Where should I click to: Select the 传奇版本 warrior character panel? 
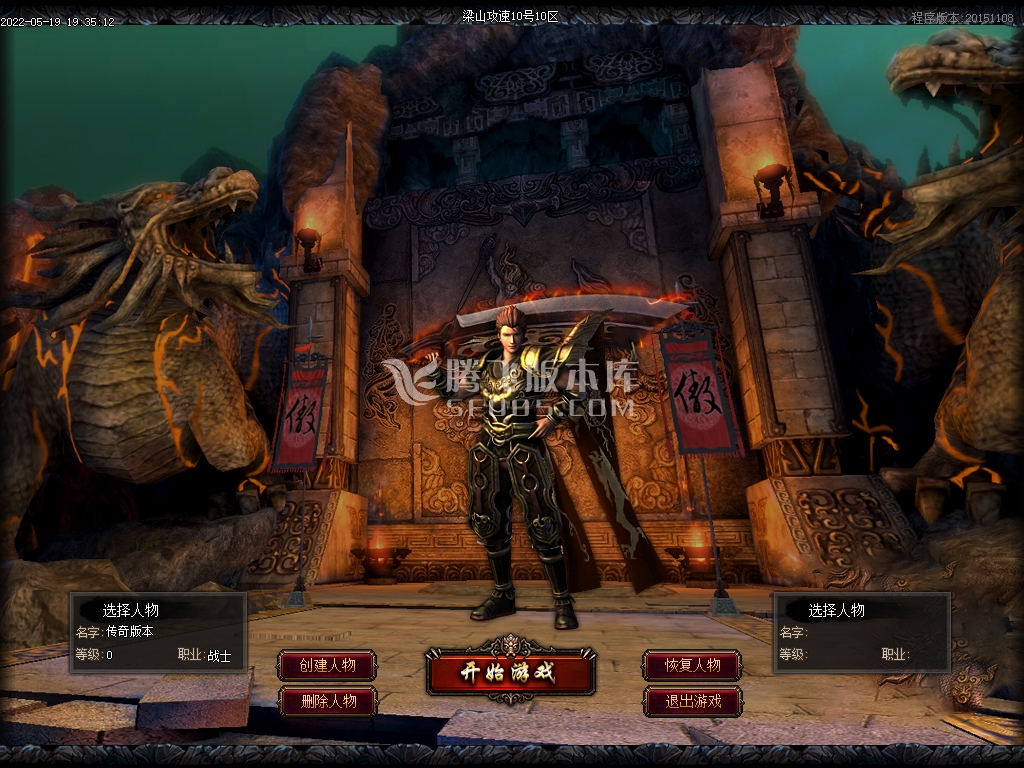point(158,632)
